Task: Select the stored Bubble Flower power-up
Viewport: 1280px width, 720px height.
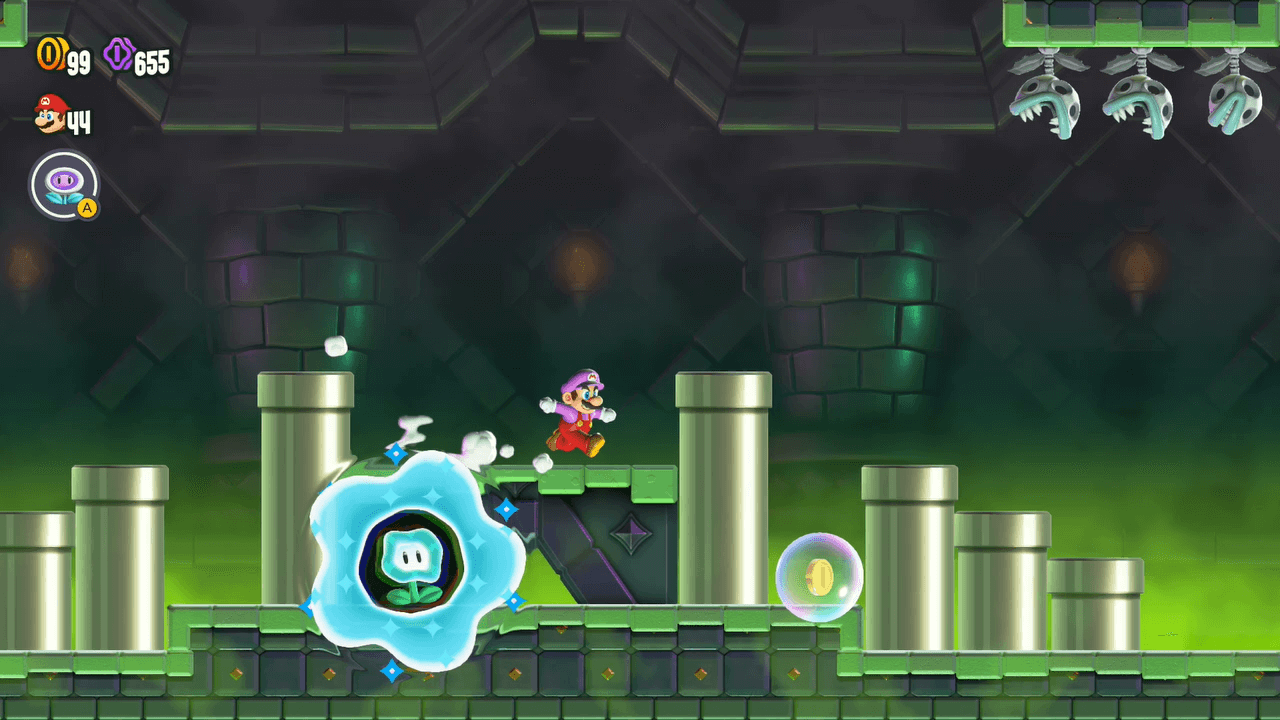Action: click(65, 185)
